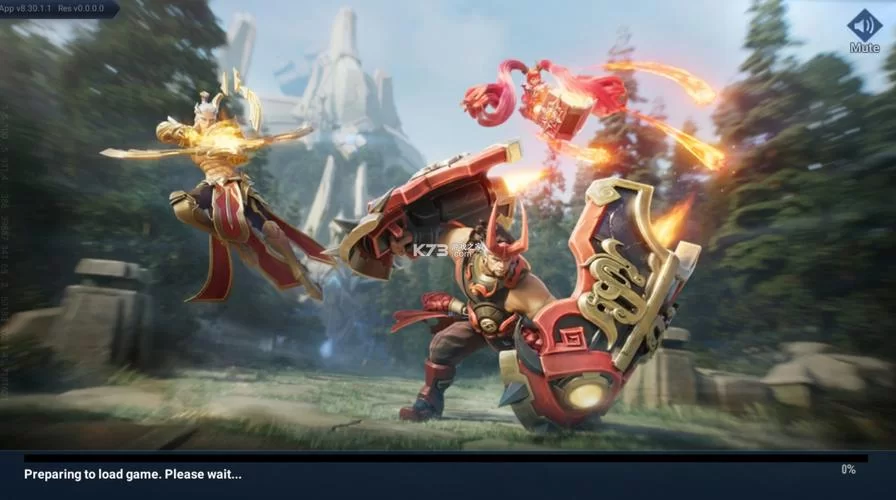The width and height of the screenshot is (896, 500).
Task: Toggle the Mute sound button
Action: 864,28
